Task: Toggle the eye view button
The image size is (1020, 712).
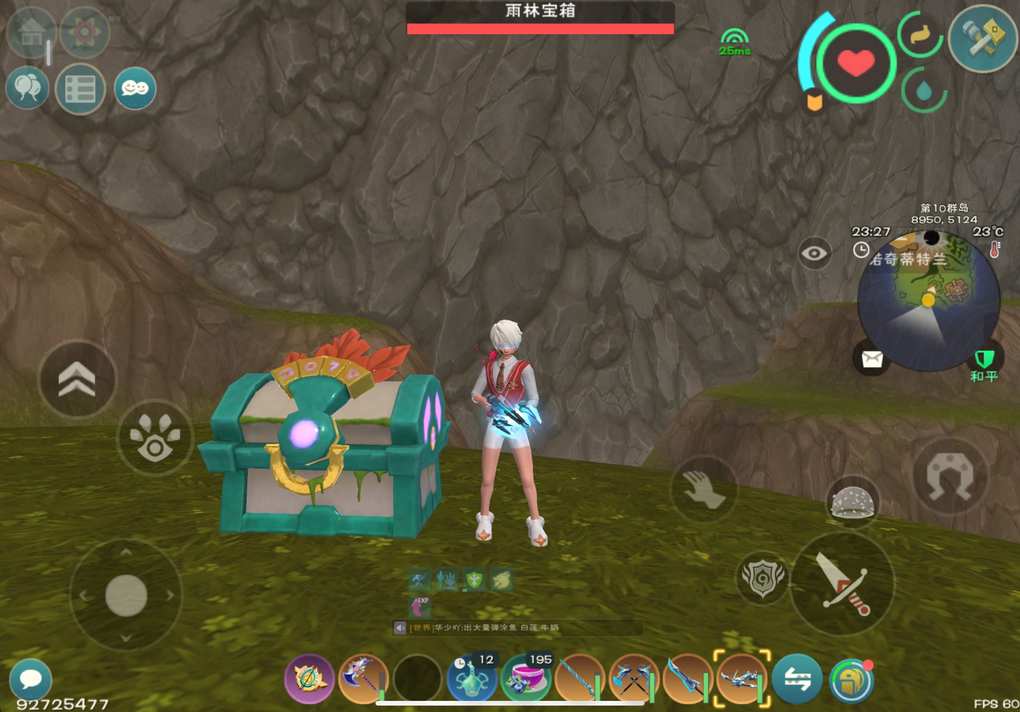Action: pos(815,253)
